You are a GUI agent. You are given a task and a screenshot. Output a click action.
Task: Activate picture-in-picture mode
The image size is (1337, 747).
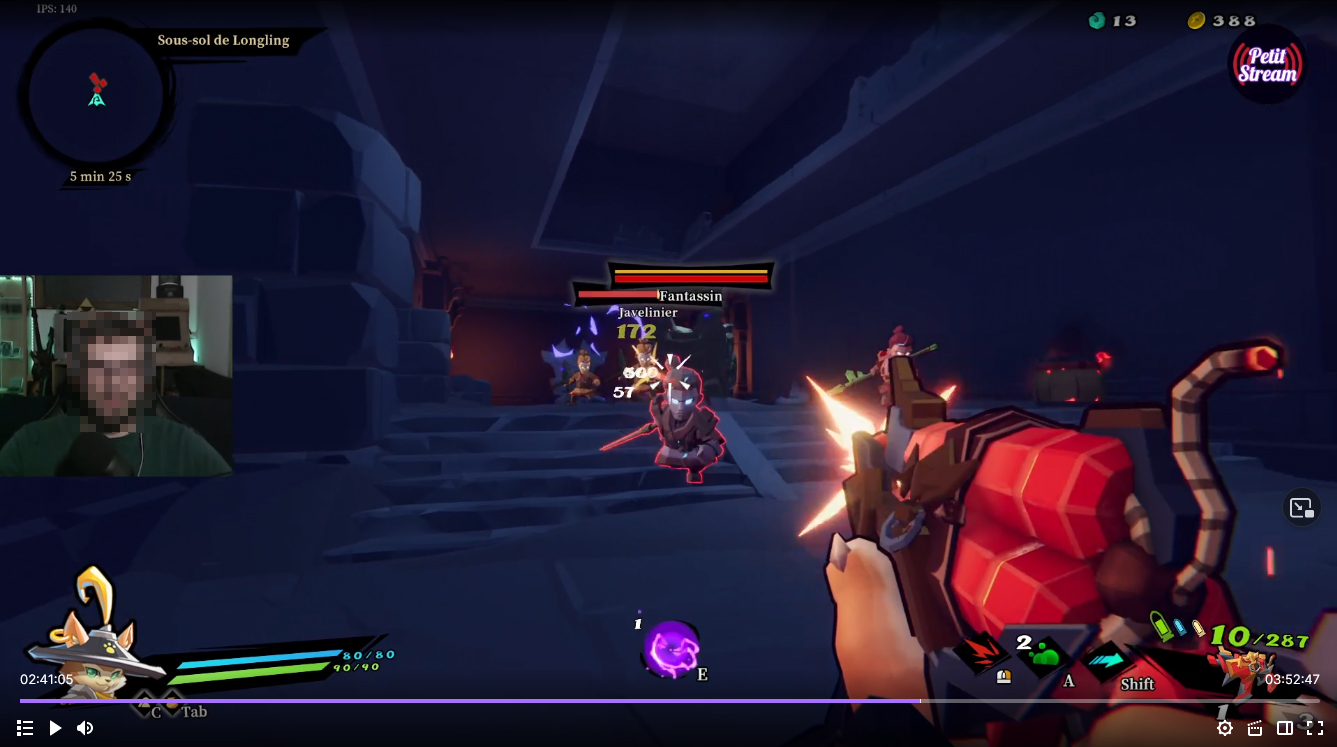pos(1301,507)
